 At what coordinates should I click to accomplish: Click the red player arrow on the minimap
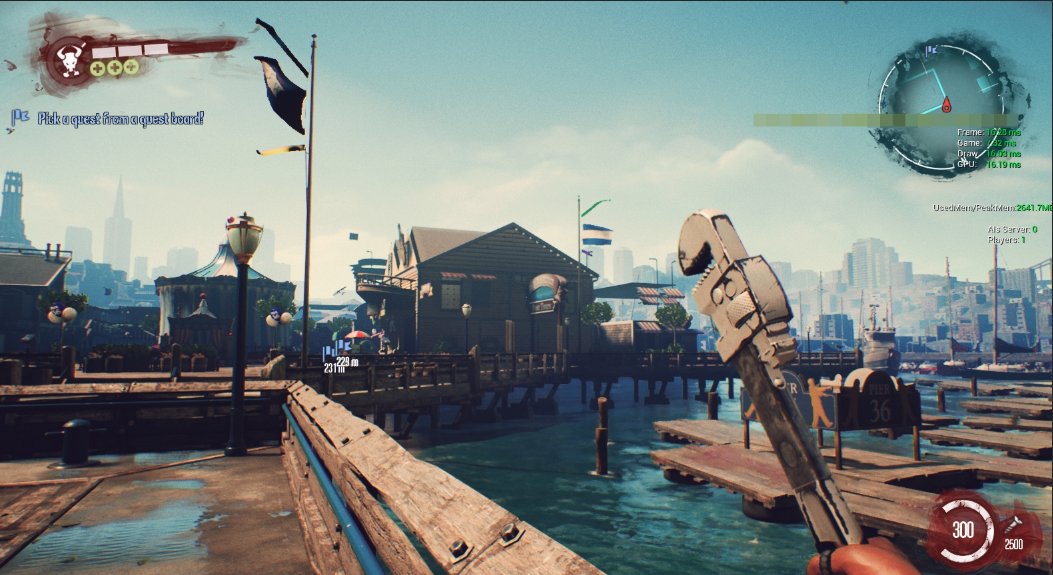[x=945, y=105]
